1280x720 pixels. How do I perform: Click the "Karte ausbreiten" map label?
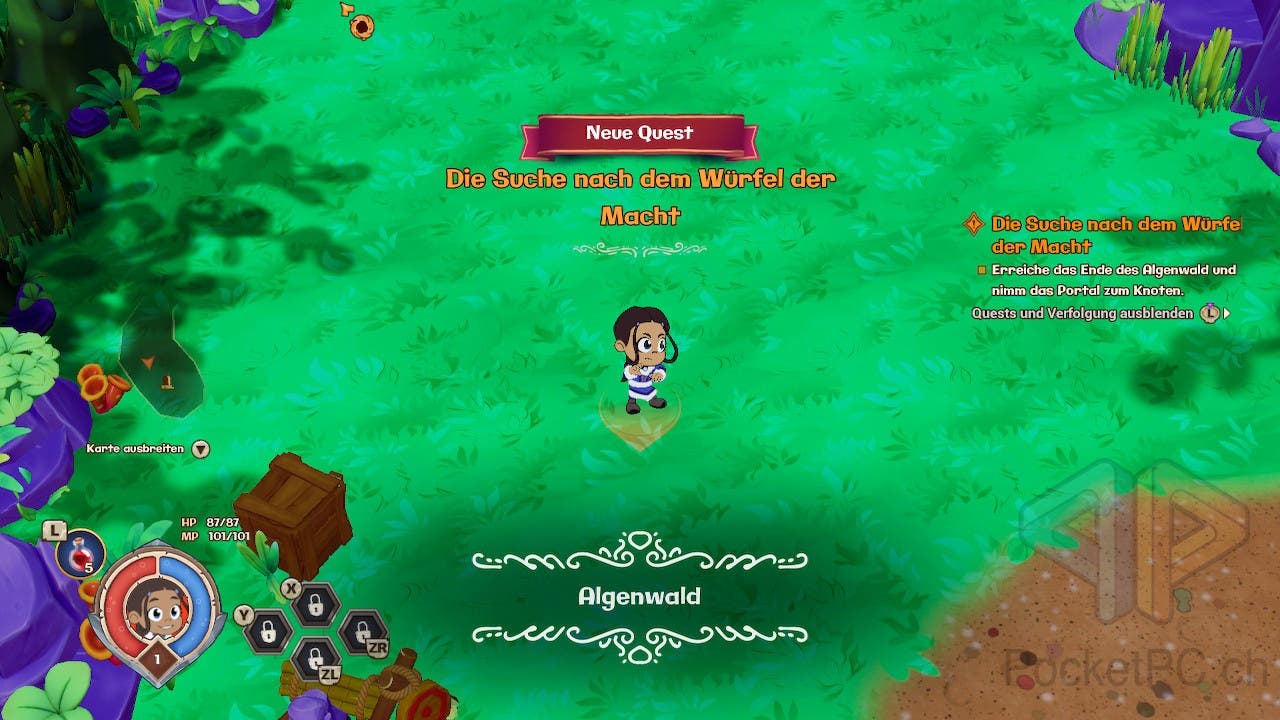click(x=136, y=449)
